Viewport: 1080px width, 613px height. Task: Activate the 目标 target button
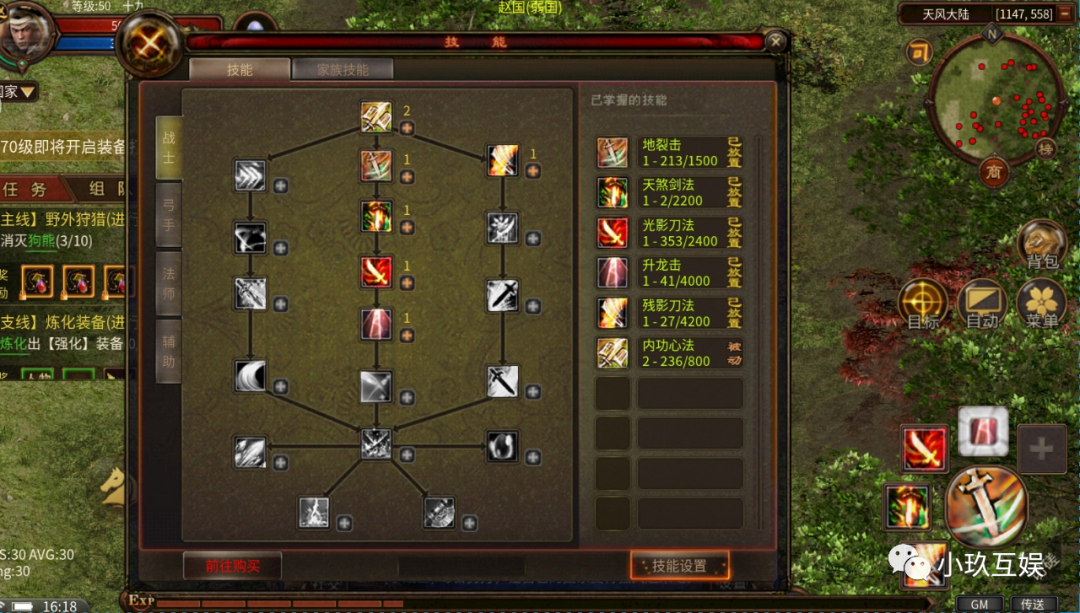coord(922,304)
